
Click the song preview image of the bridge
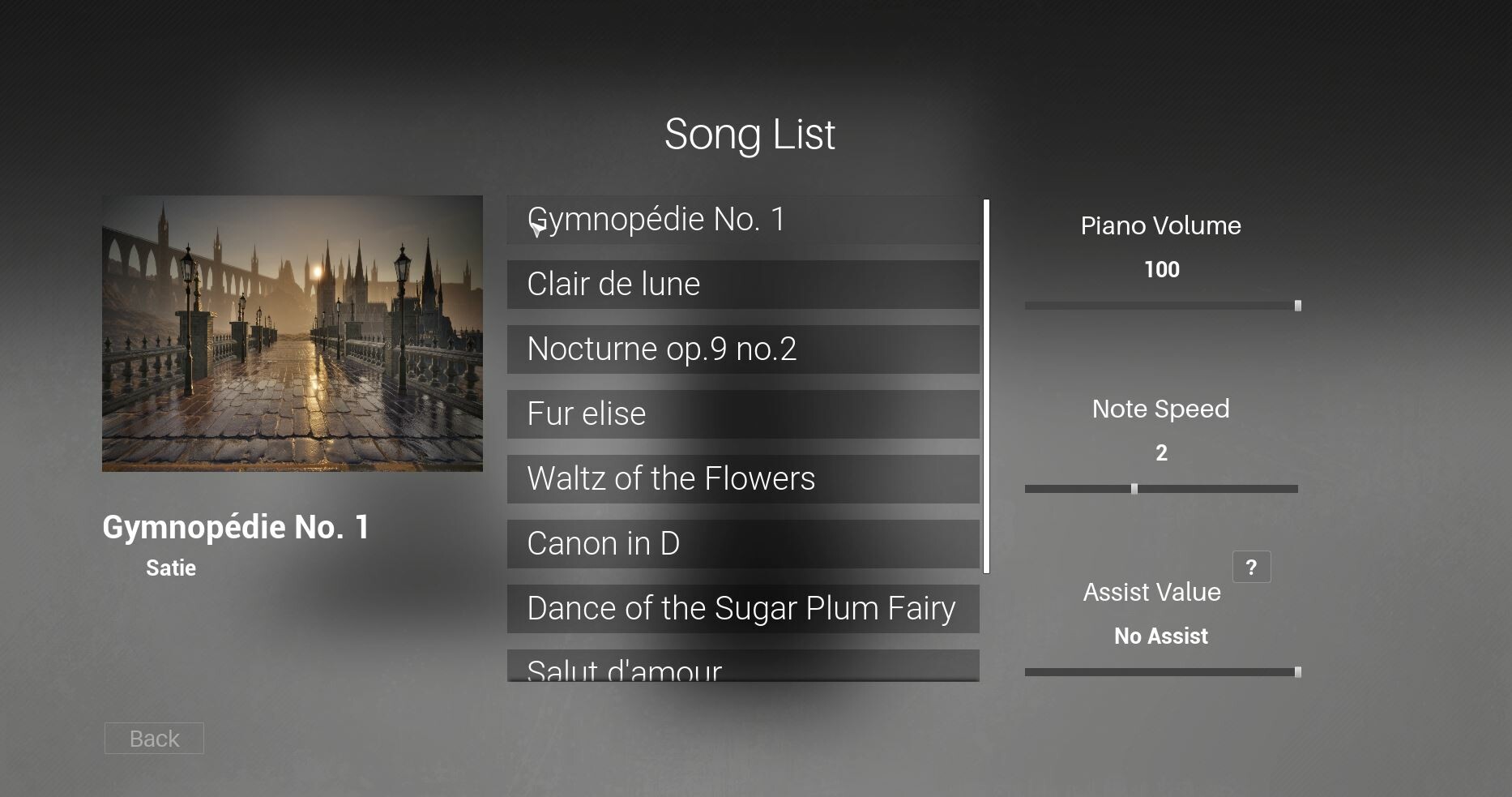coord(291,333)
